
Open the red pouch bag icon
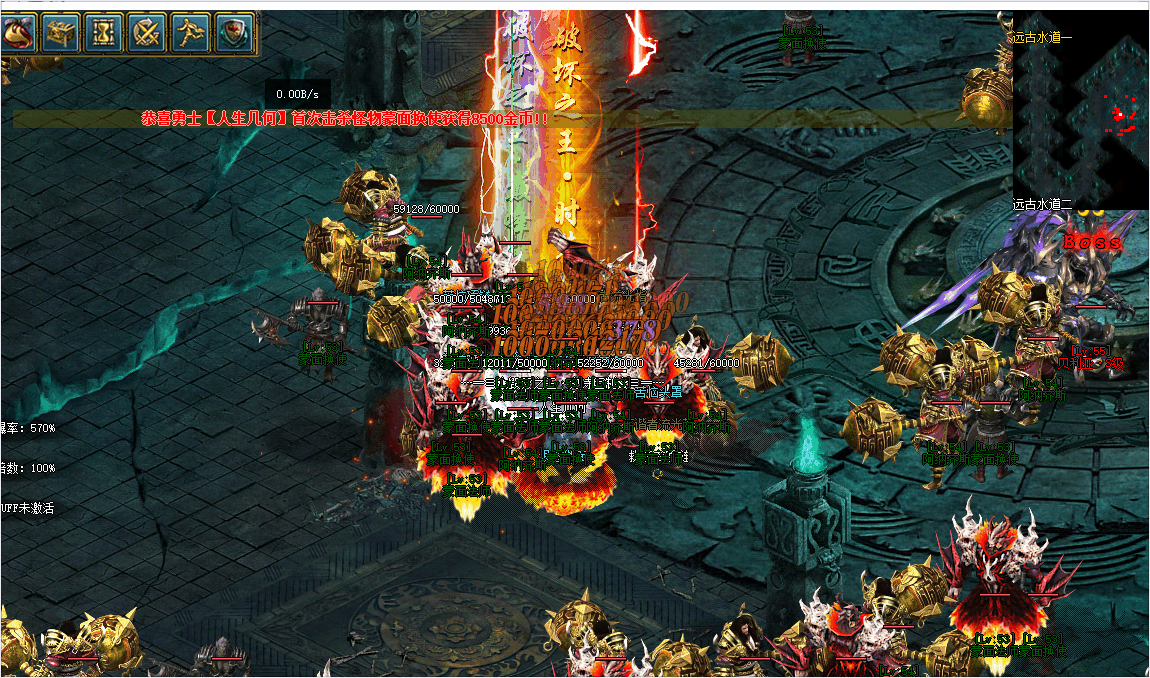coord(18,34)
